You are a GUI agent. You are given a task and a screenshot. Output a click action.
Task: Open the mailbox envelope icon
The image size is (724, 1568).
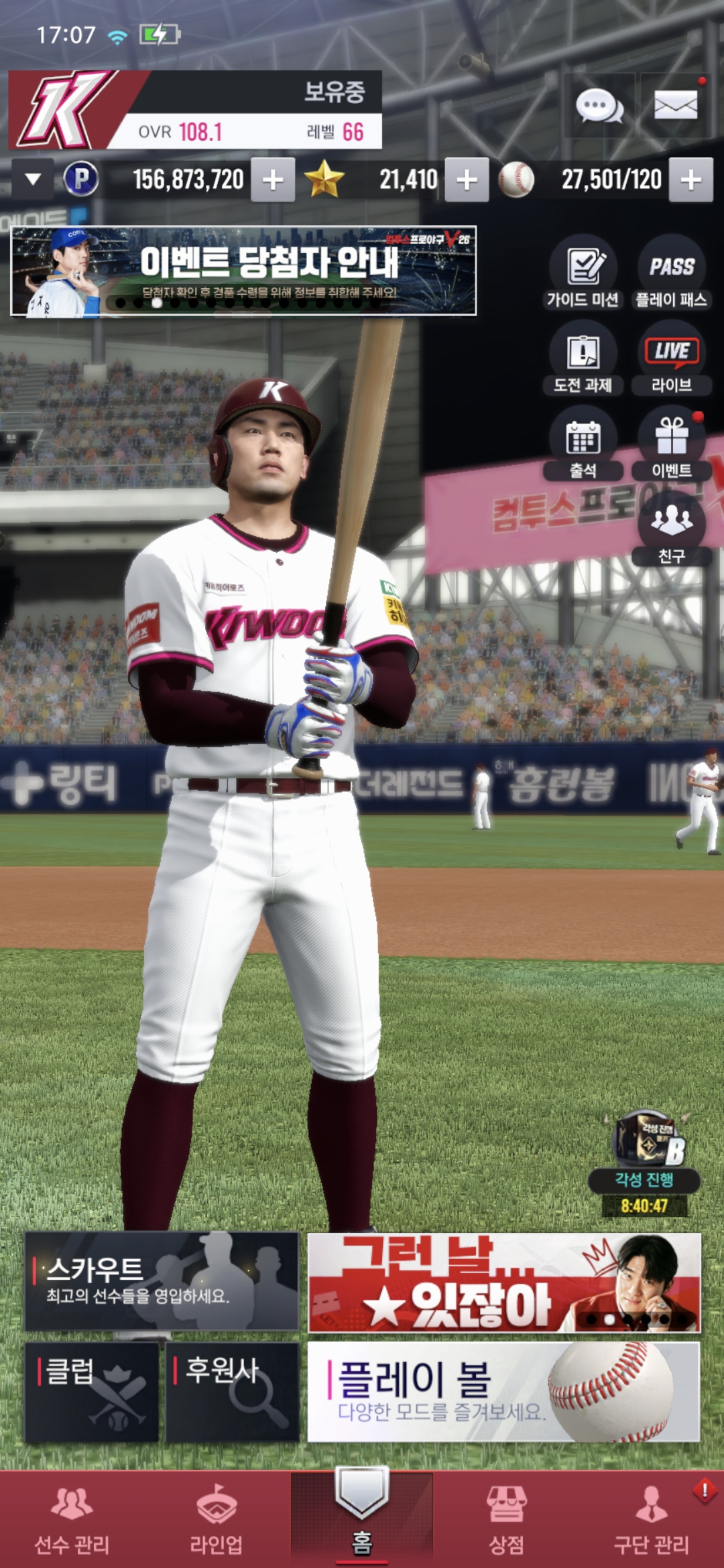click(x=675, y=106)
